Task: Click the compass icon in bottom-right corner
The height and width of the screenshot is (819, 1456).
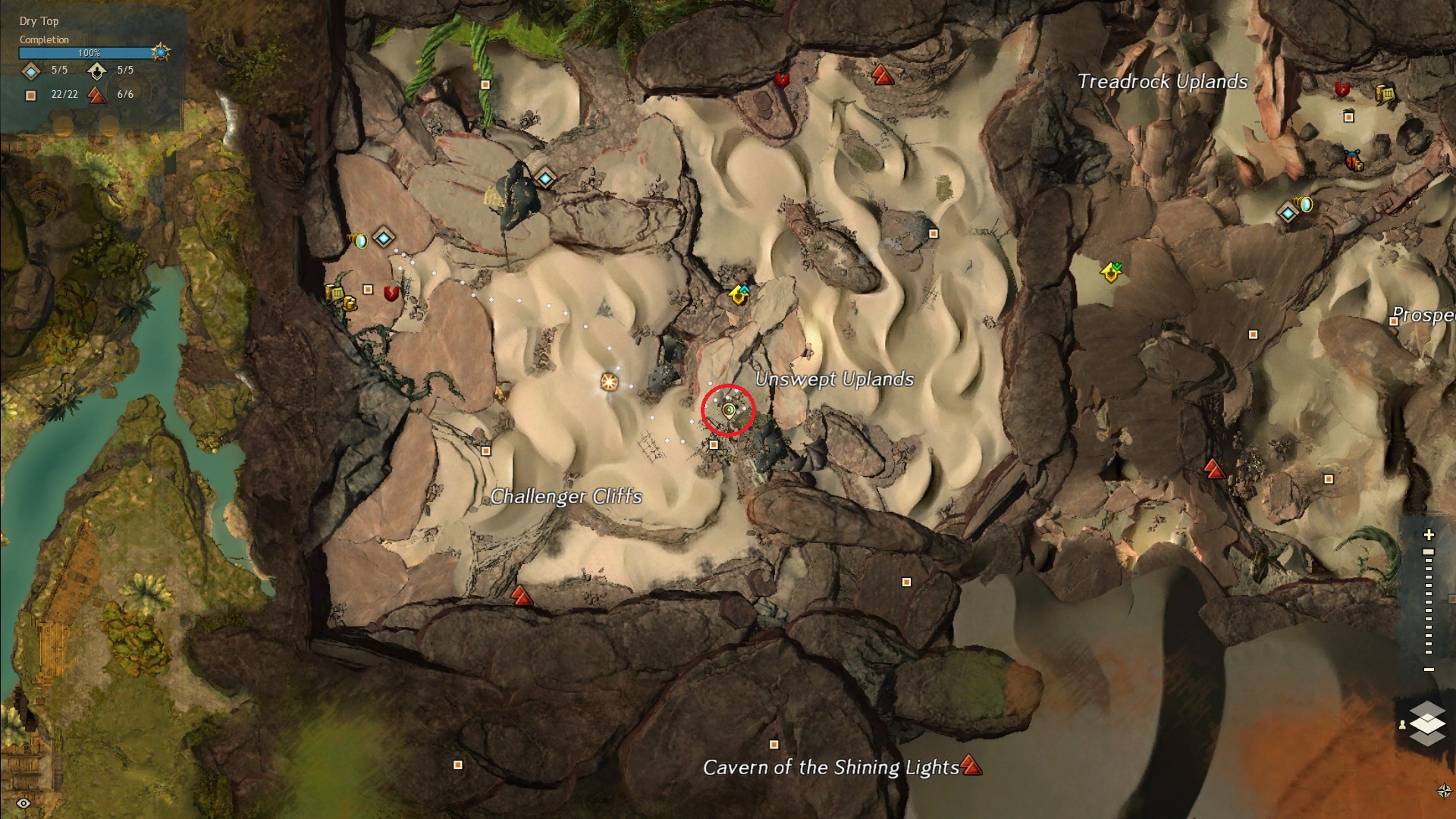Action: (1444, 791)
